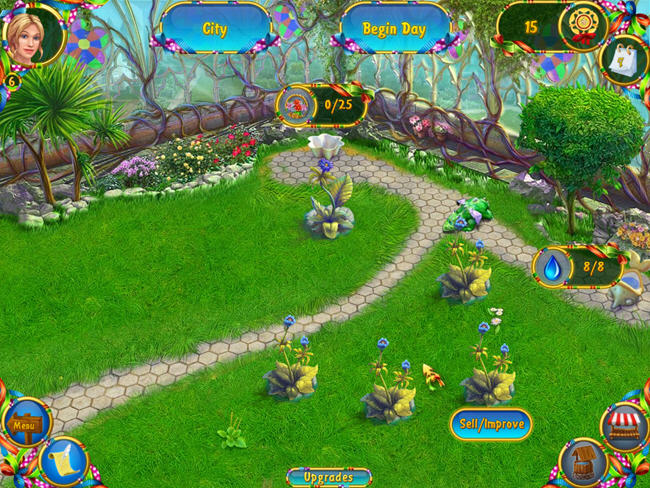Screen dimensions: 650x488
Task: Open the City screen
Action: point(214,28)
